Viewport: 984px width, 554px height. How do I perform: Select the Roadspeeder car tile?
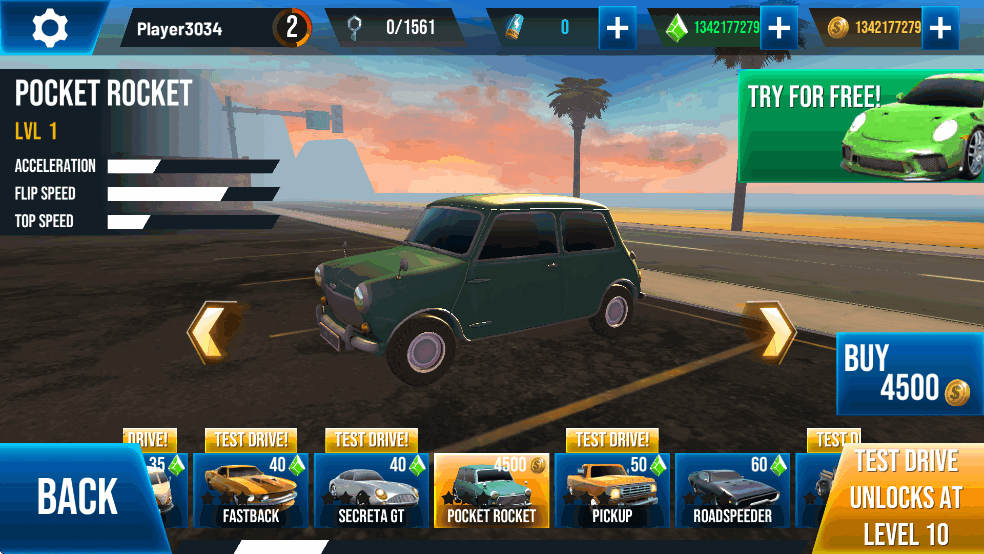point(732,490)
